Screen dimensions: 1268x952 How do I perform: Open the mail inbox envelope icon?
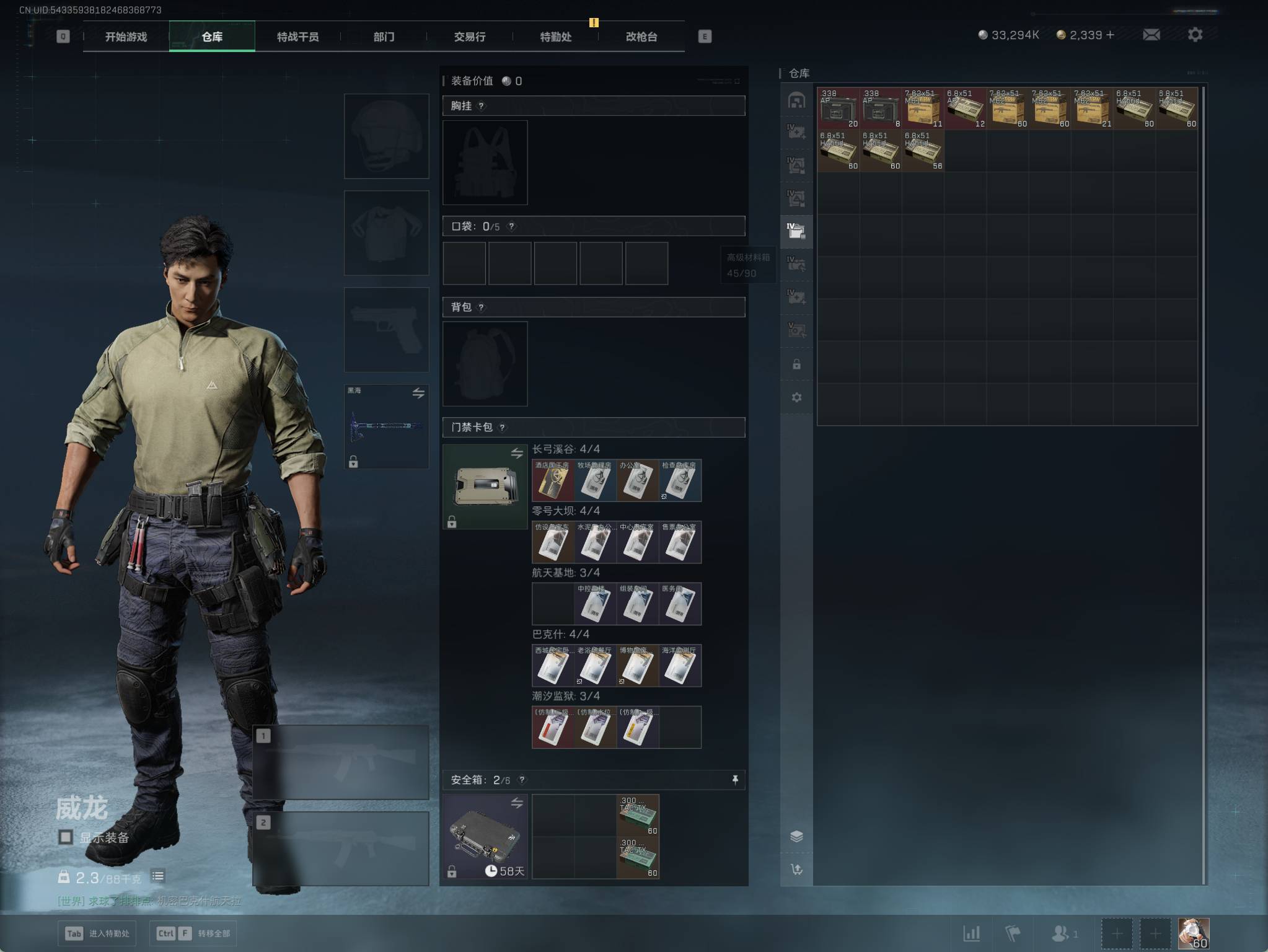click(x=1151, y=35)
